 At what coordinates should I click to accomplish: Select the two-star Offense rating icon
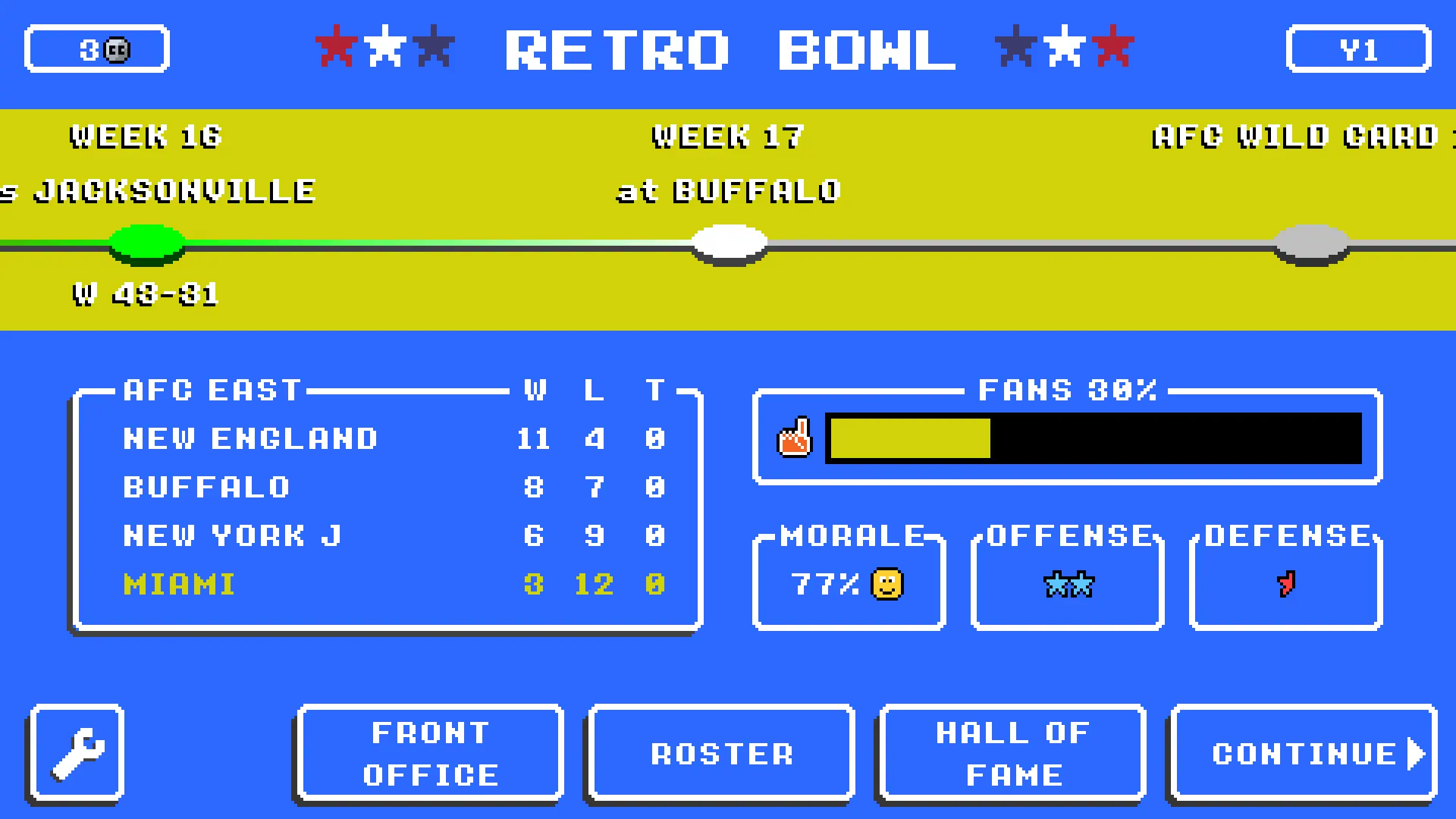1066,584
